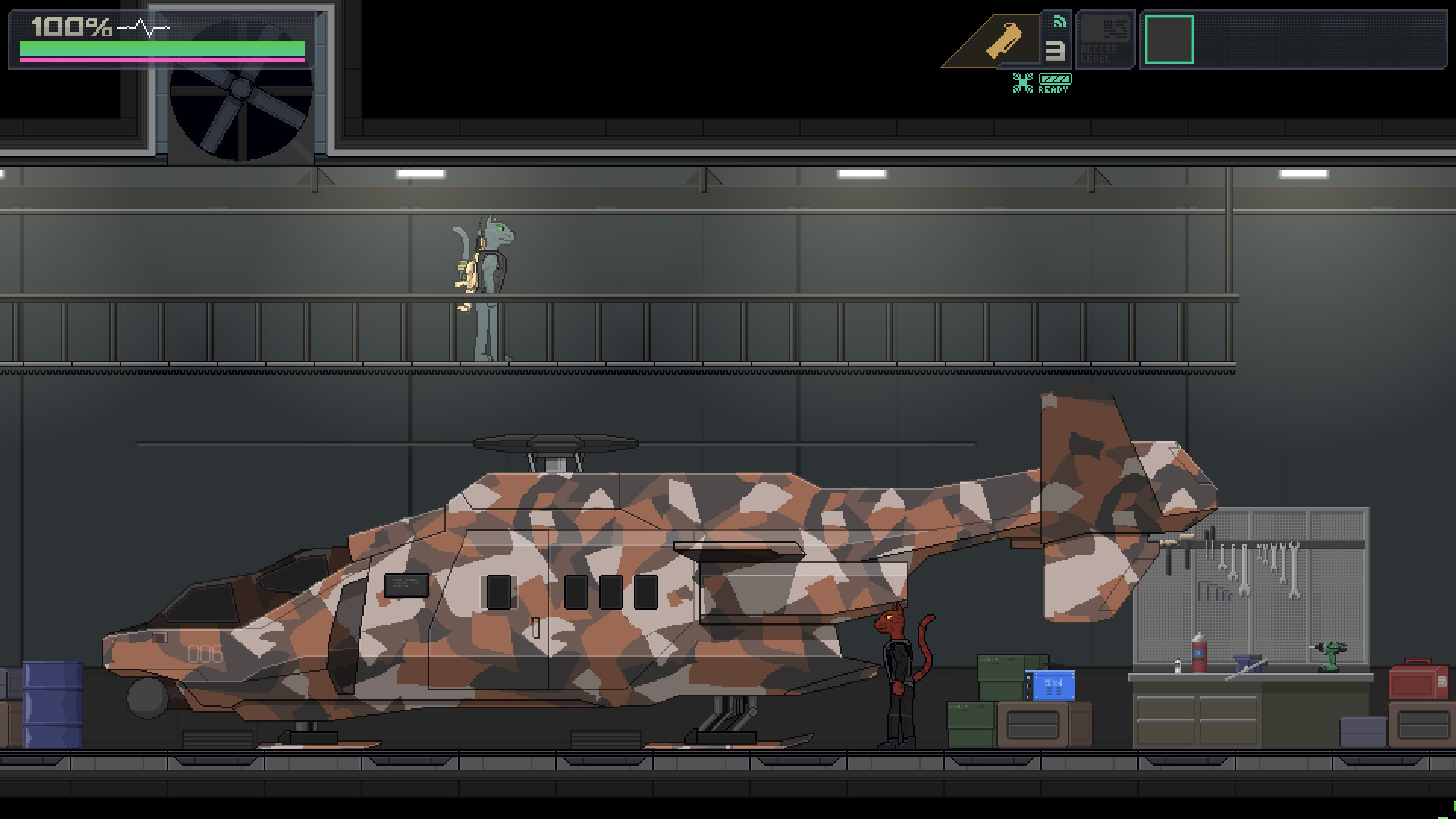Click the ammo count showing 3
The width and height of the screenshot is (1456, 819).
tap(1056, 52)
